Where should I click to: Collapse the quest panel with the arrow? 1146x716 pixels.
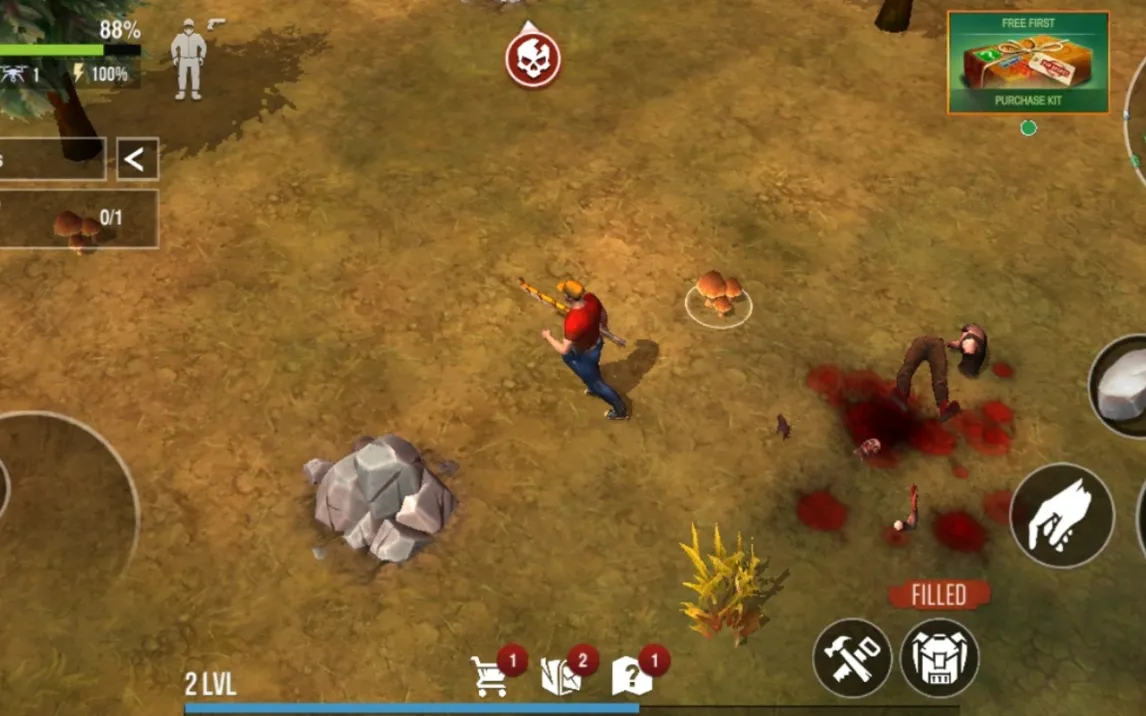click(x=137, y=159)
